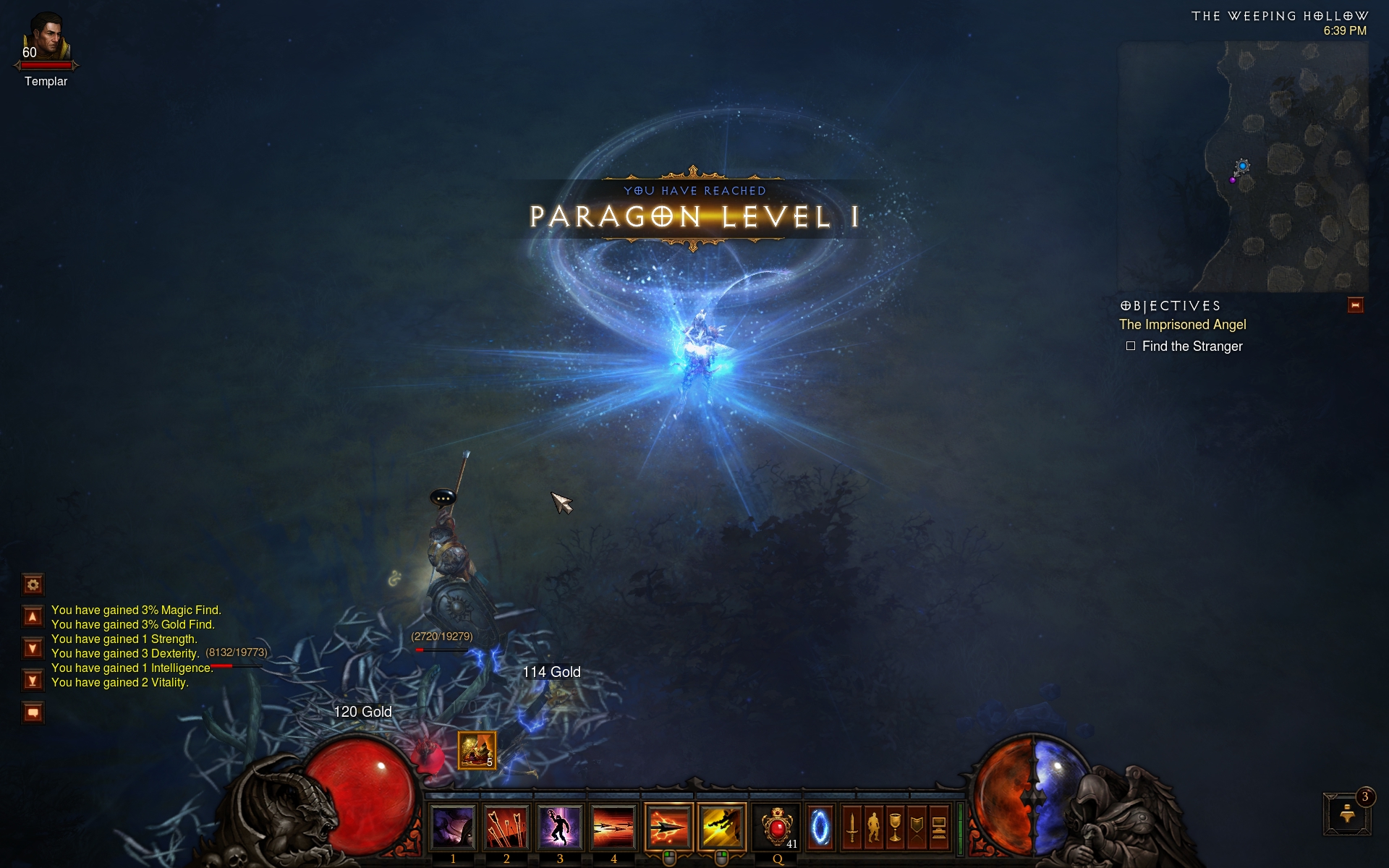Open the notification icon showing 3

pos(1347,814)
